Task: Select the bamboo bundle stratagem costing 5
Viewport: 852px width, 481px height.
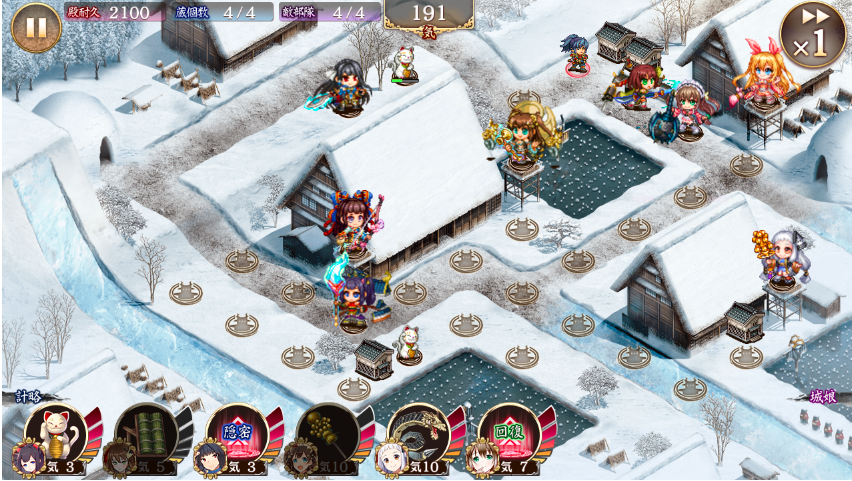Action: click(147, 432)
